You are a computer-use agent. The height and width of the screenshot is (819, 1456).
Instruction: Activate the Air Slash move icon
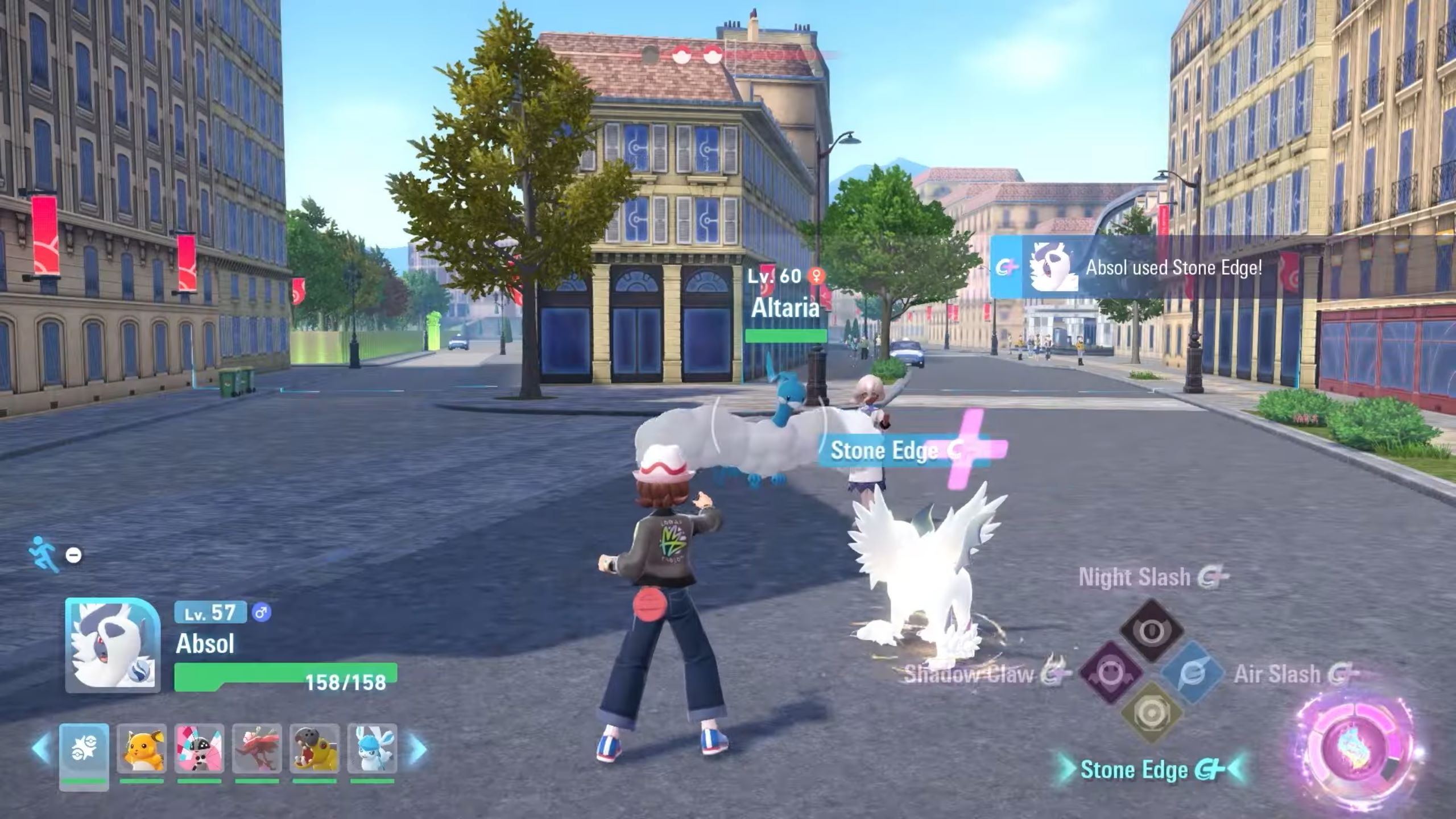[1192, 673]
